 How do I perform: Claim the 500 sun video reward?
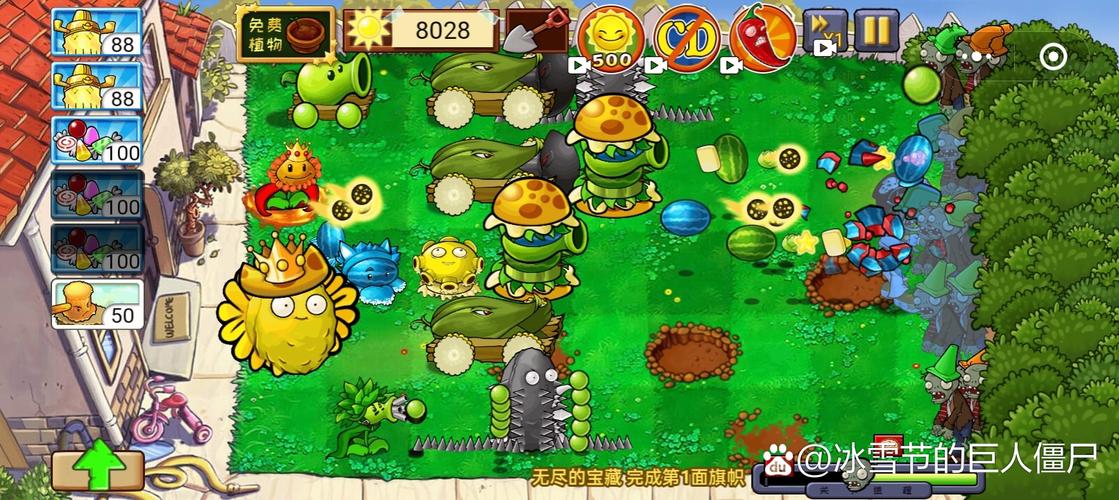pyautogui.click(x=609, y=38)
